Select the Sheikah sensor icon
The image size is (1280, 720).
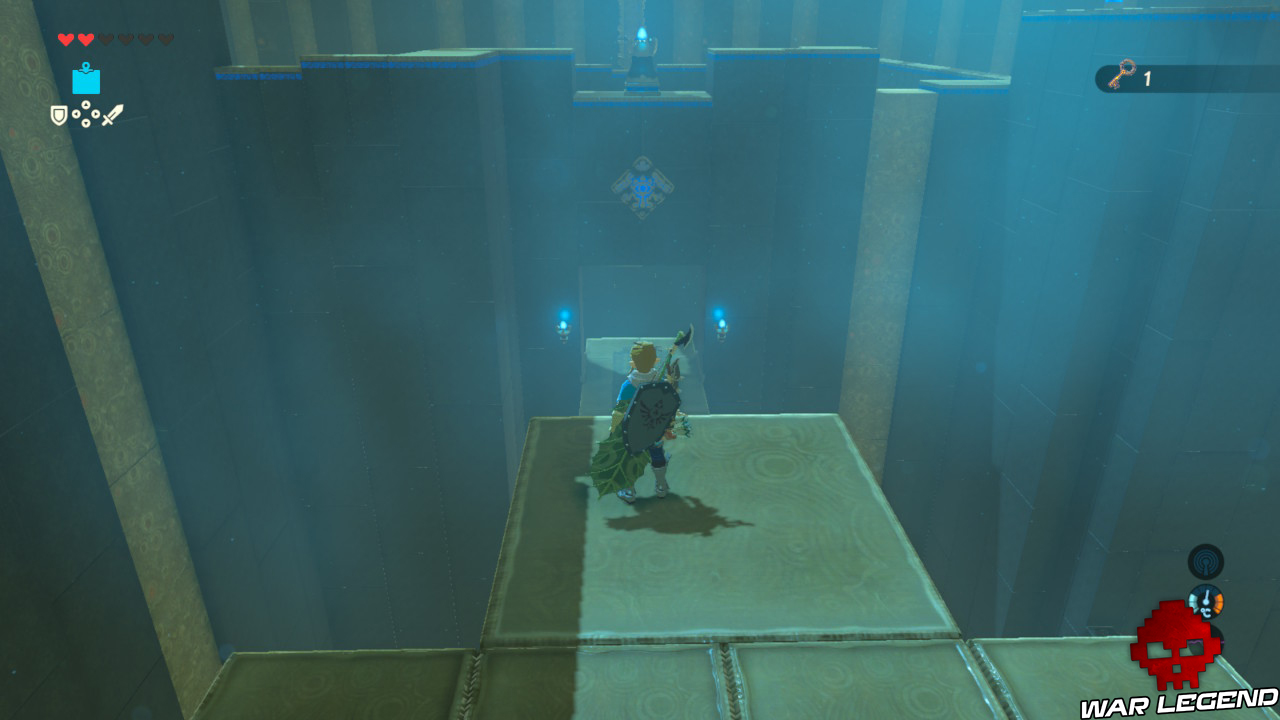tap(1205, 563)
